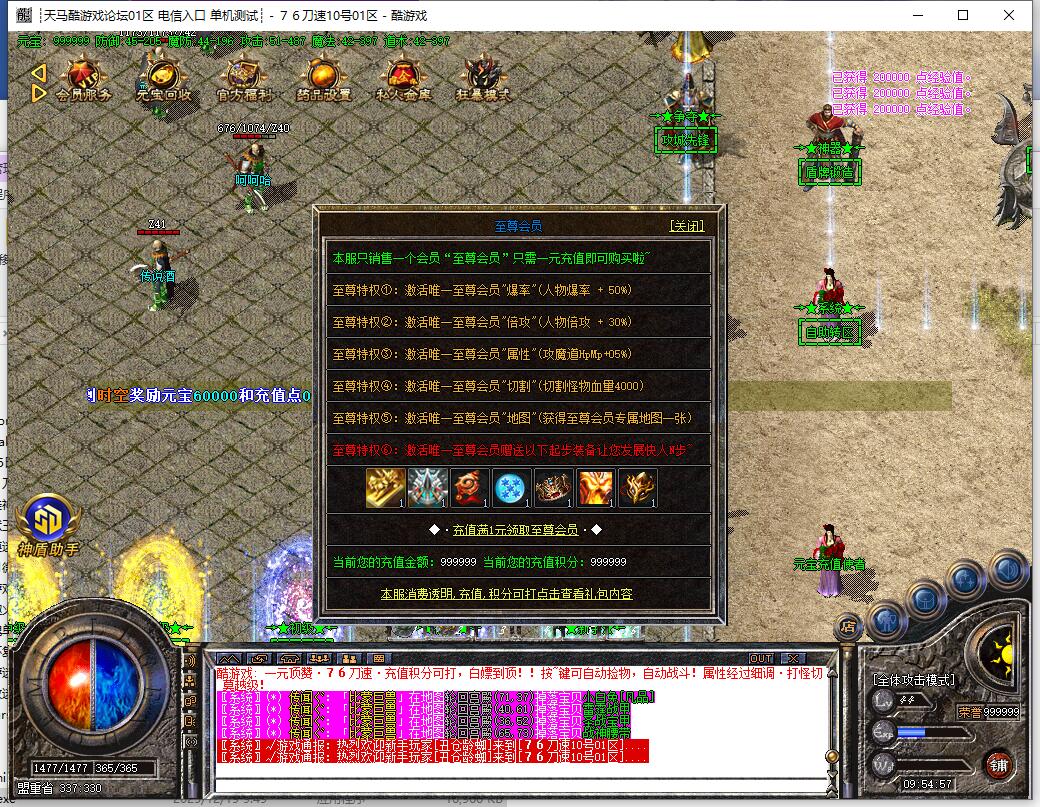Open the 店 shop button
Image resolution: width=1040 pixels, height=807 pixels.
pos(848,627)
